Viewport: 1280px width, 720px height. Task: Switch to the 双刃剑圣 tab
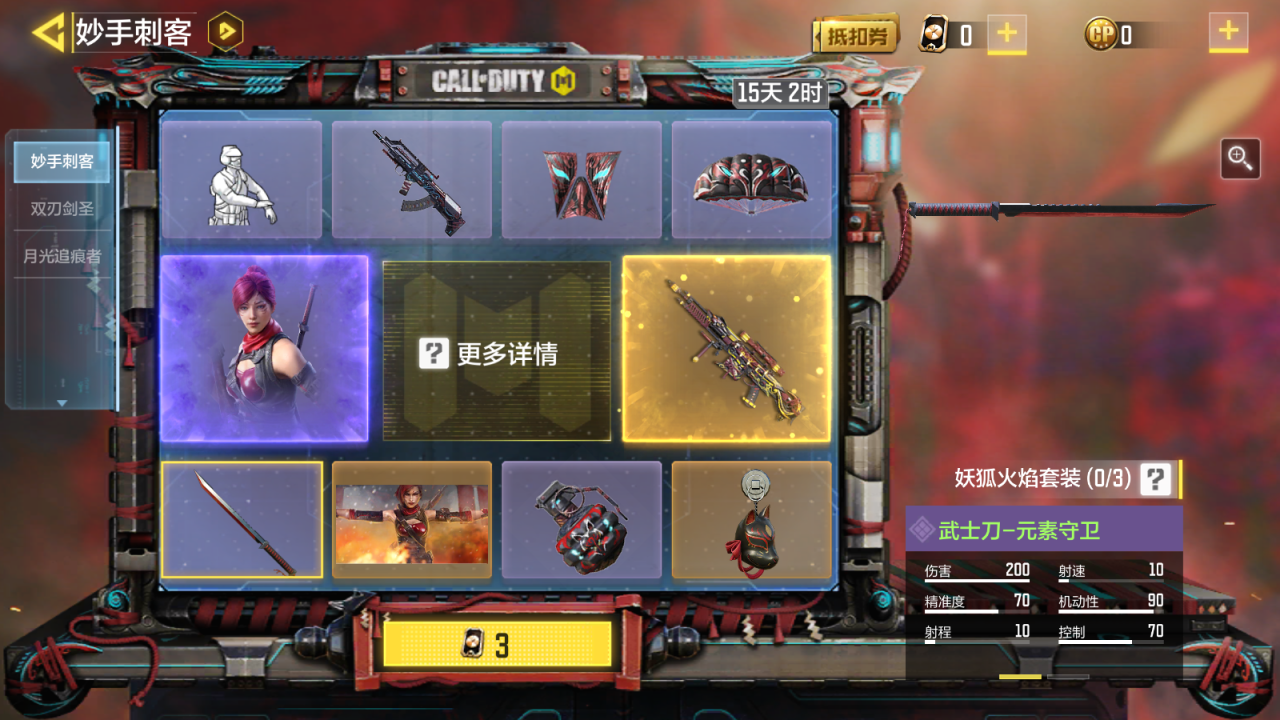point(62,209)
